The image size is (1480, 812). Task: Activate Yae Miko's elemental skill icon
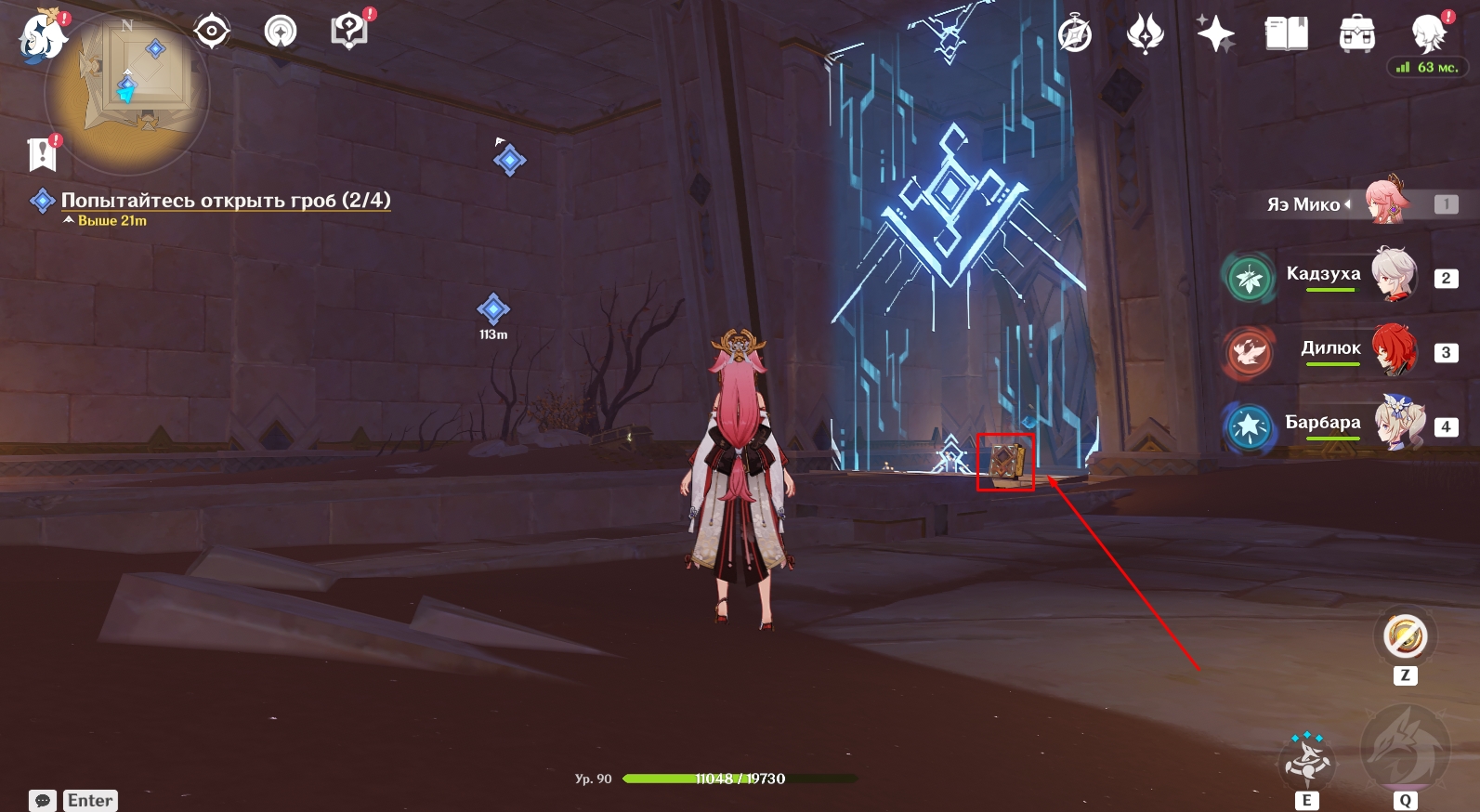1307,762
